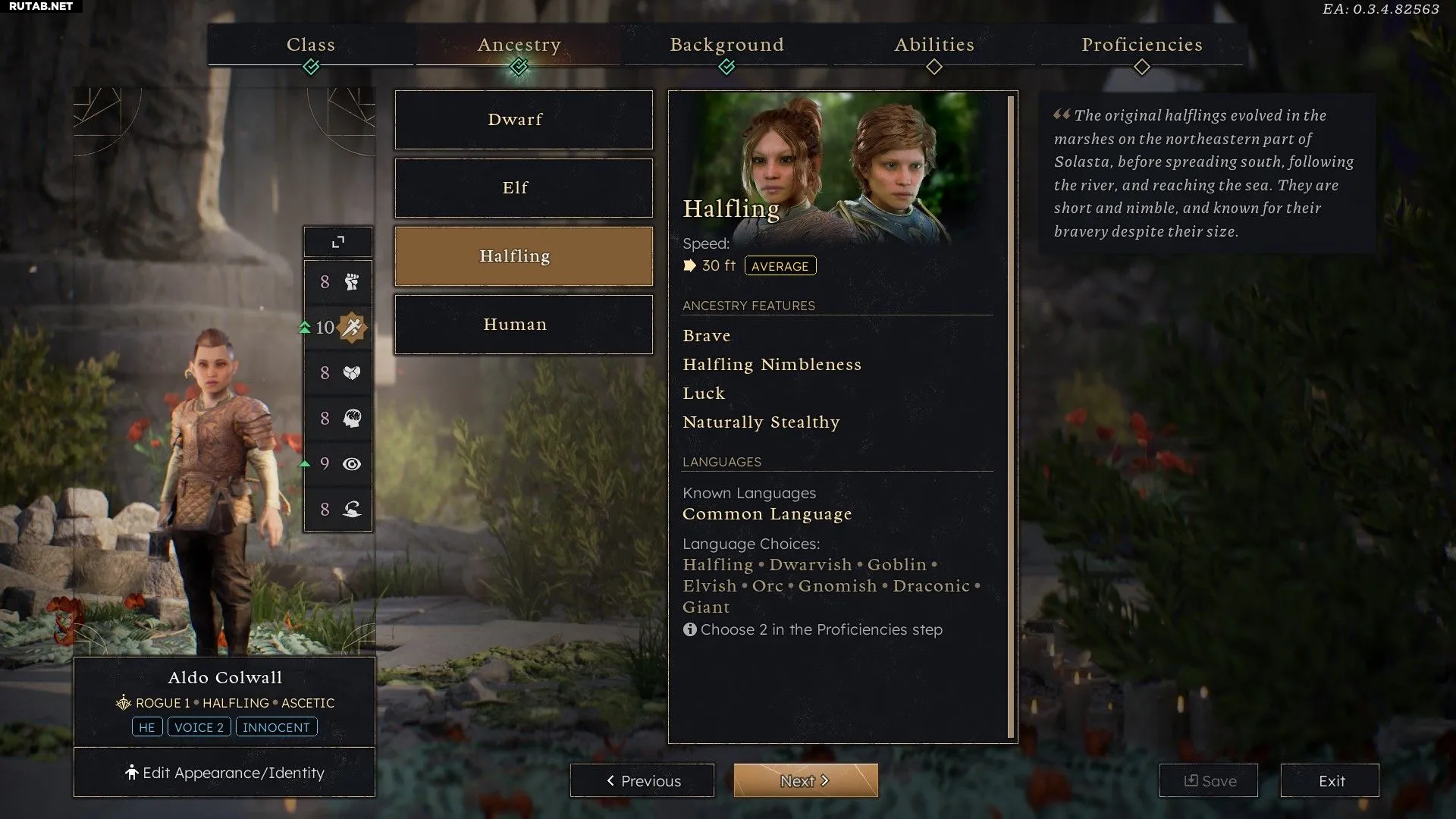The height and width of the screenshot is (819, 1456).
Task: Go back with the Previous button
Action: (642, 780)
